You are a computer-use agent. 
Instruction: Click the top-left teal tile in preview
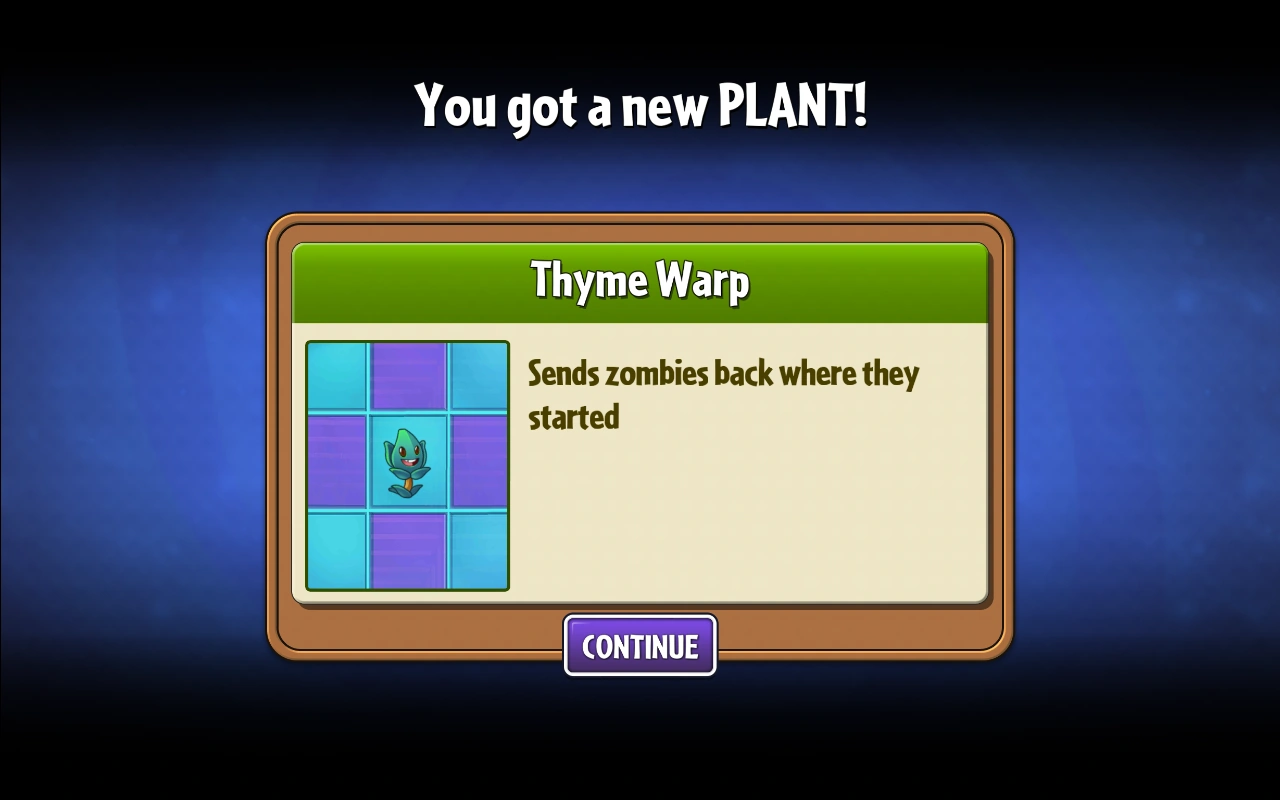pos(335,375)
